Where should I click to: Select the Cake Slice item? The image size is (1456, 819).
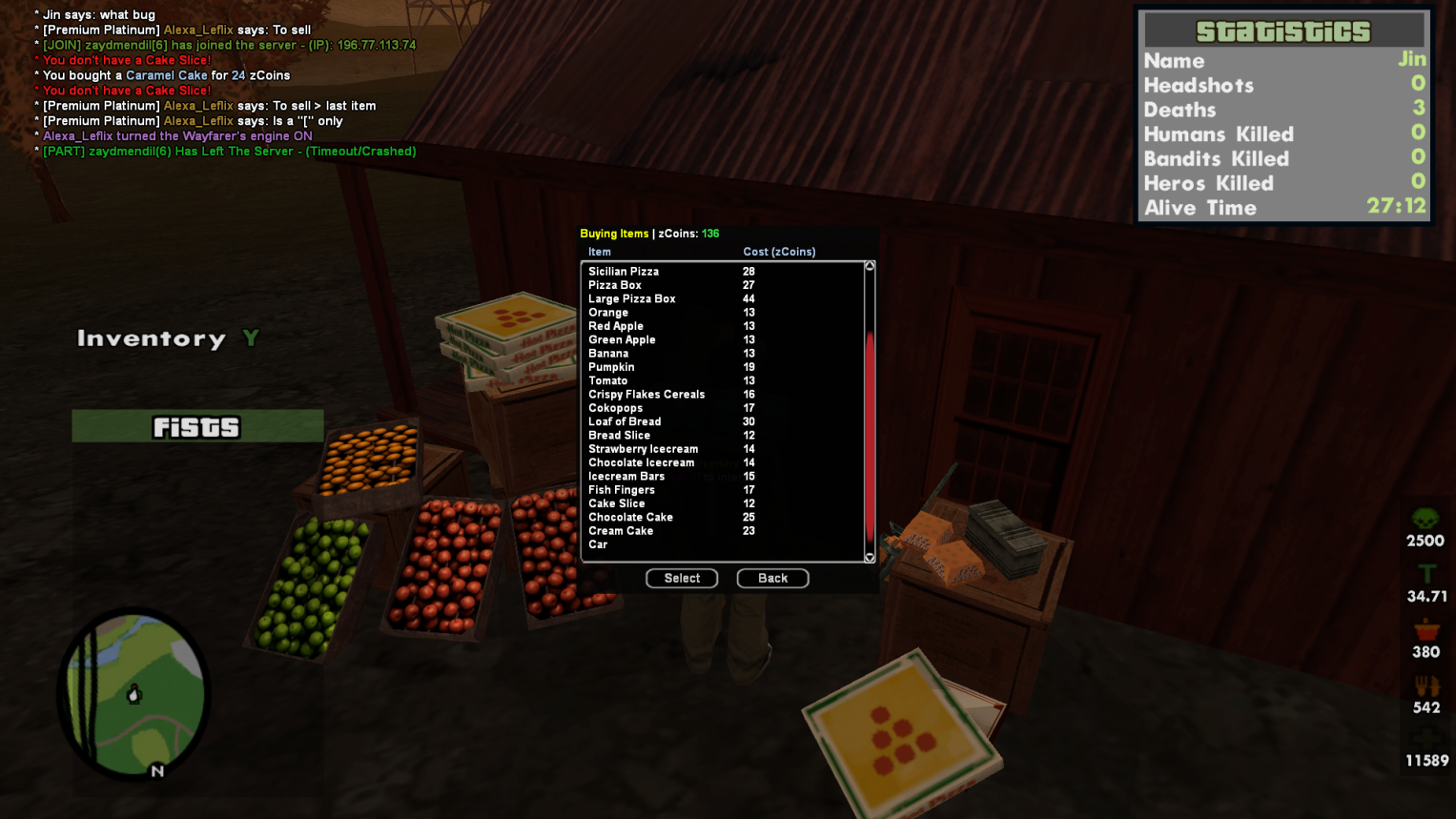(x=618, y=503)
